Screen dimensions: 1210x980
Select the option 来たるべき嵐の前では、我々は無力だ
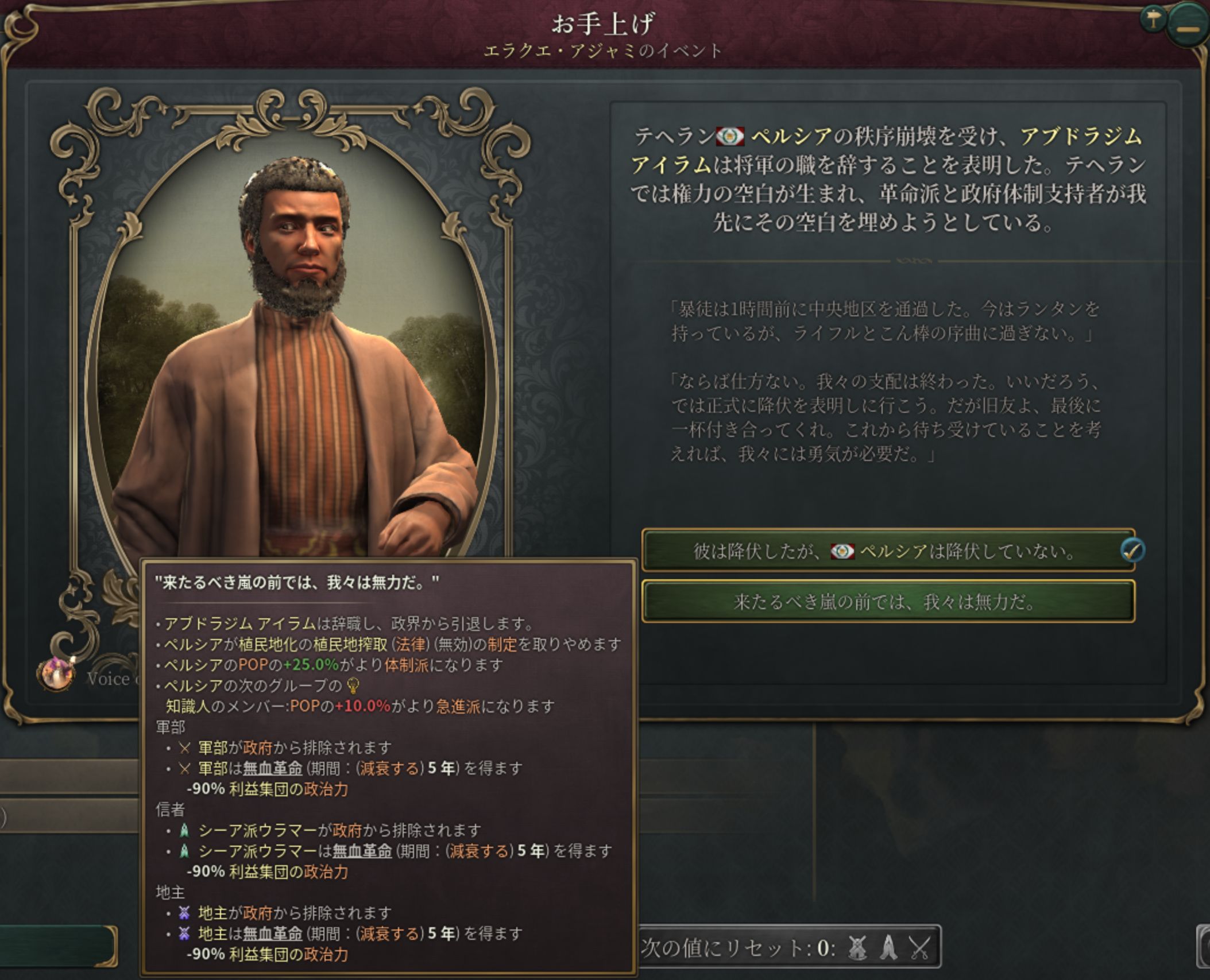tap(887, 602)
